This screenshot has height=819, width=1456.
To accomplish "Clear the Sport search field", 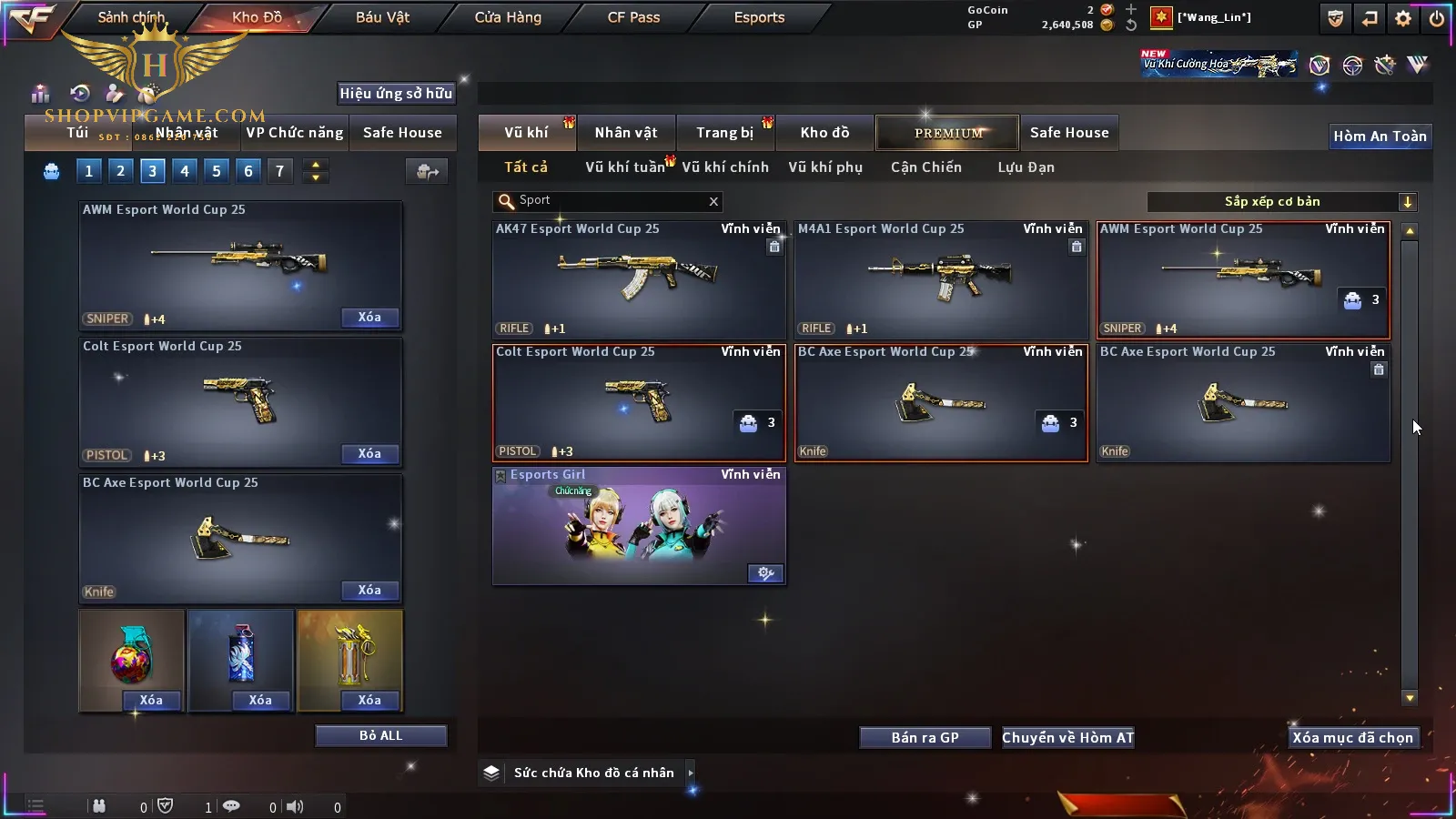I will point(713,202).
